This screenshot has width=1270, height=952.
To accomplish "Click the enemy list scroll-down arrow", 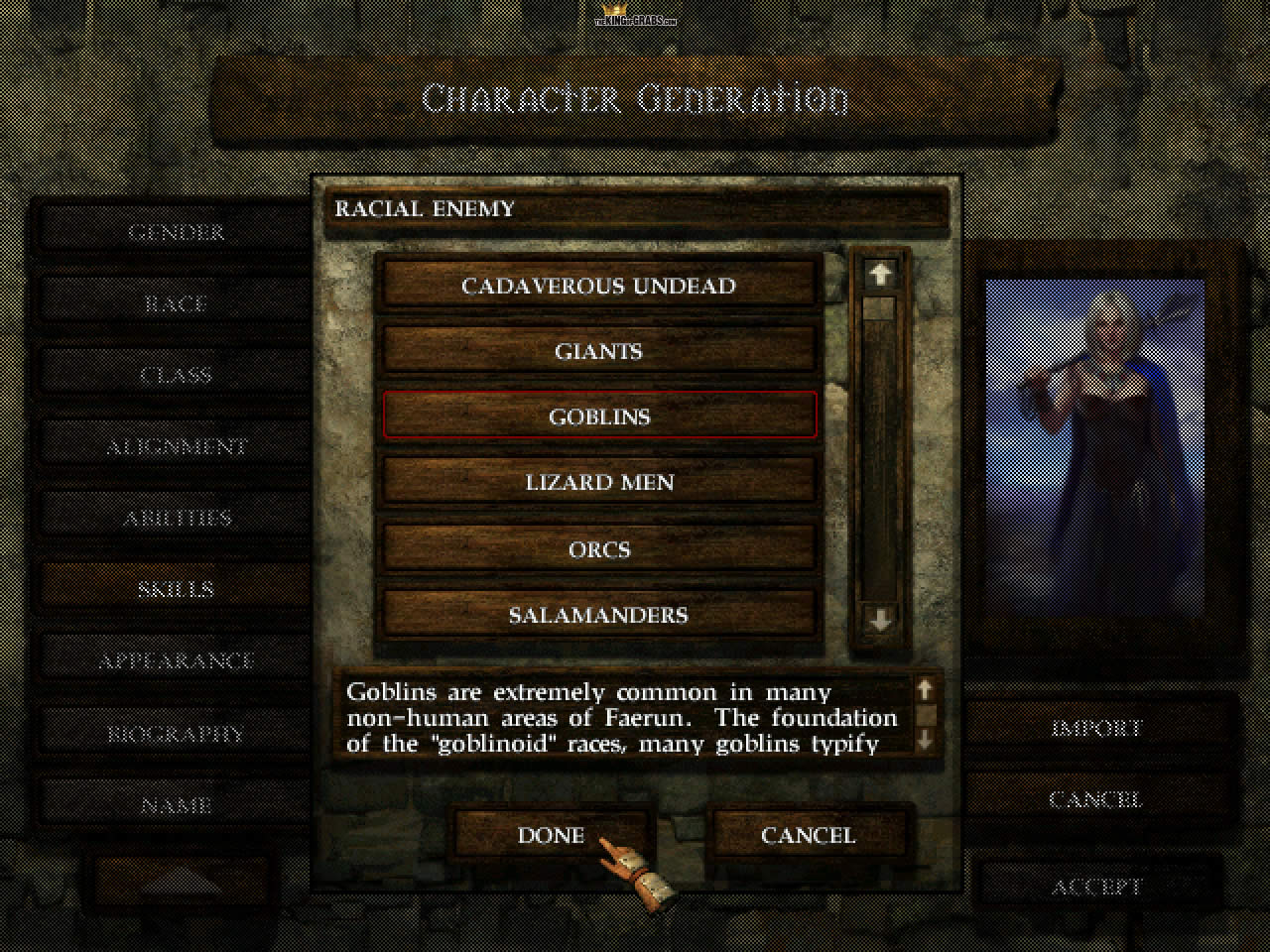I will pos(880,621).
